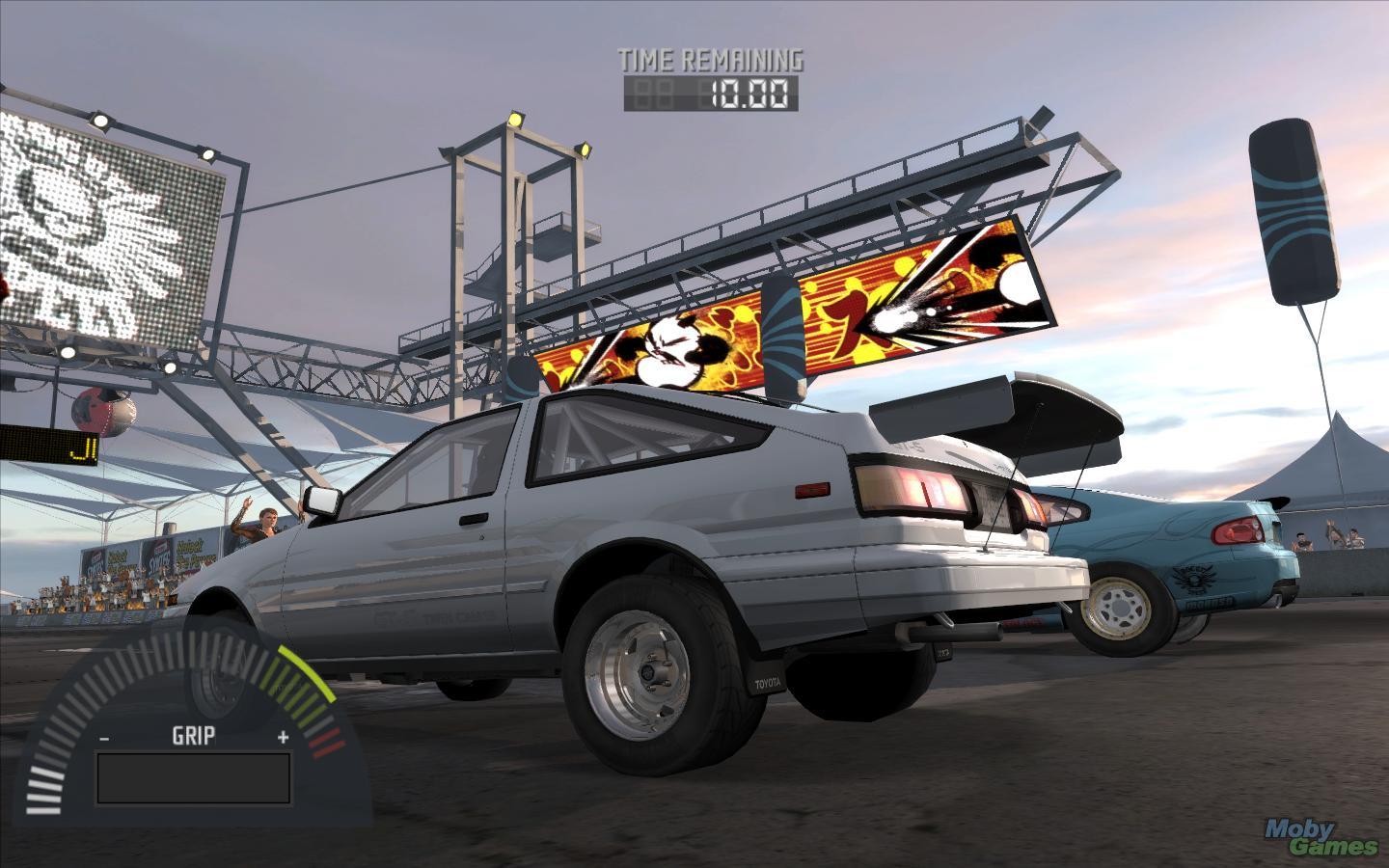Click the GT-S Twin Cam decal on the door
This screenshot has width=1389, height=868.
pos(436,614)
